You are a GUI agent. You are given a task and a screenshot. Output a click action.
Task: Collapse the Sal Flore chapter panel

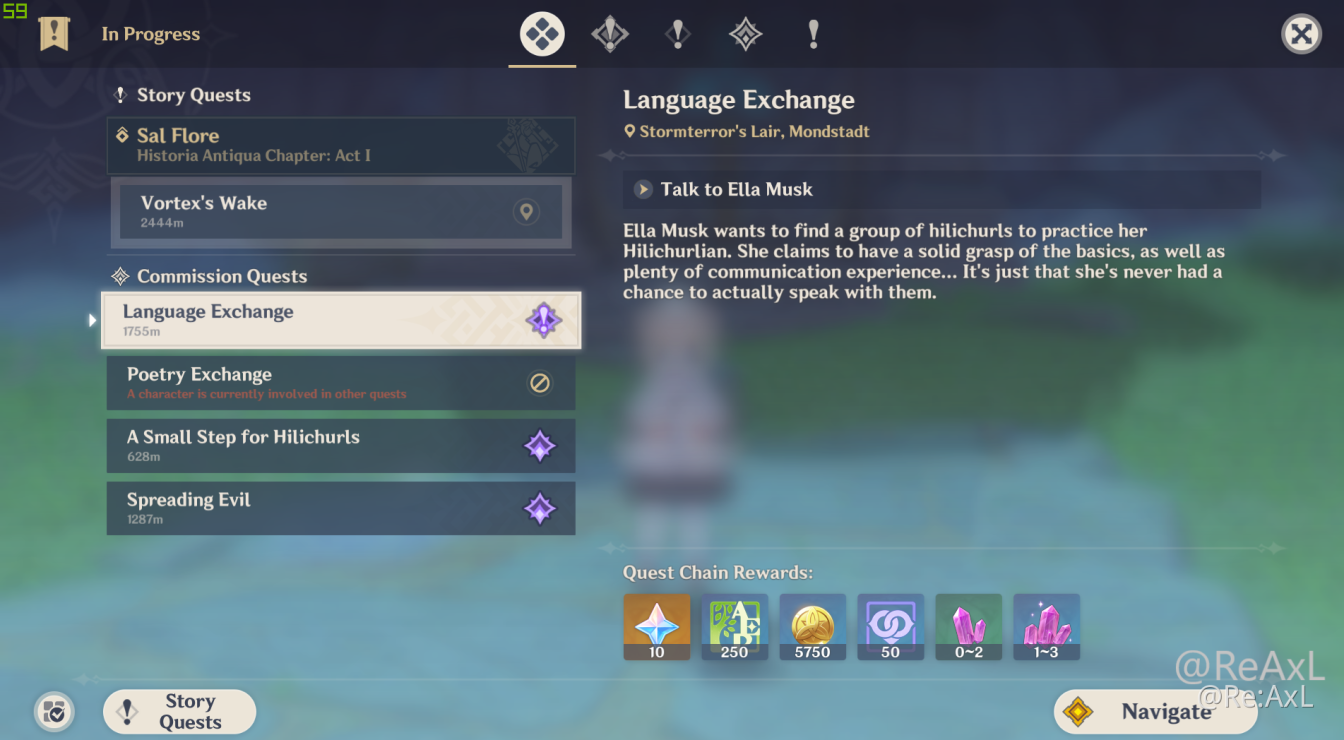[x=340, y=145]
